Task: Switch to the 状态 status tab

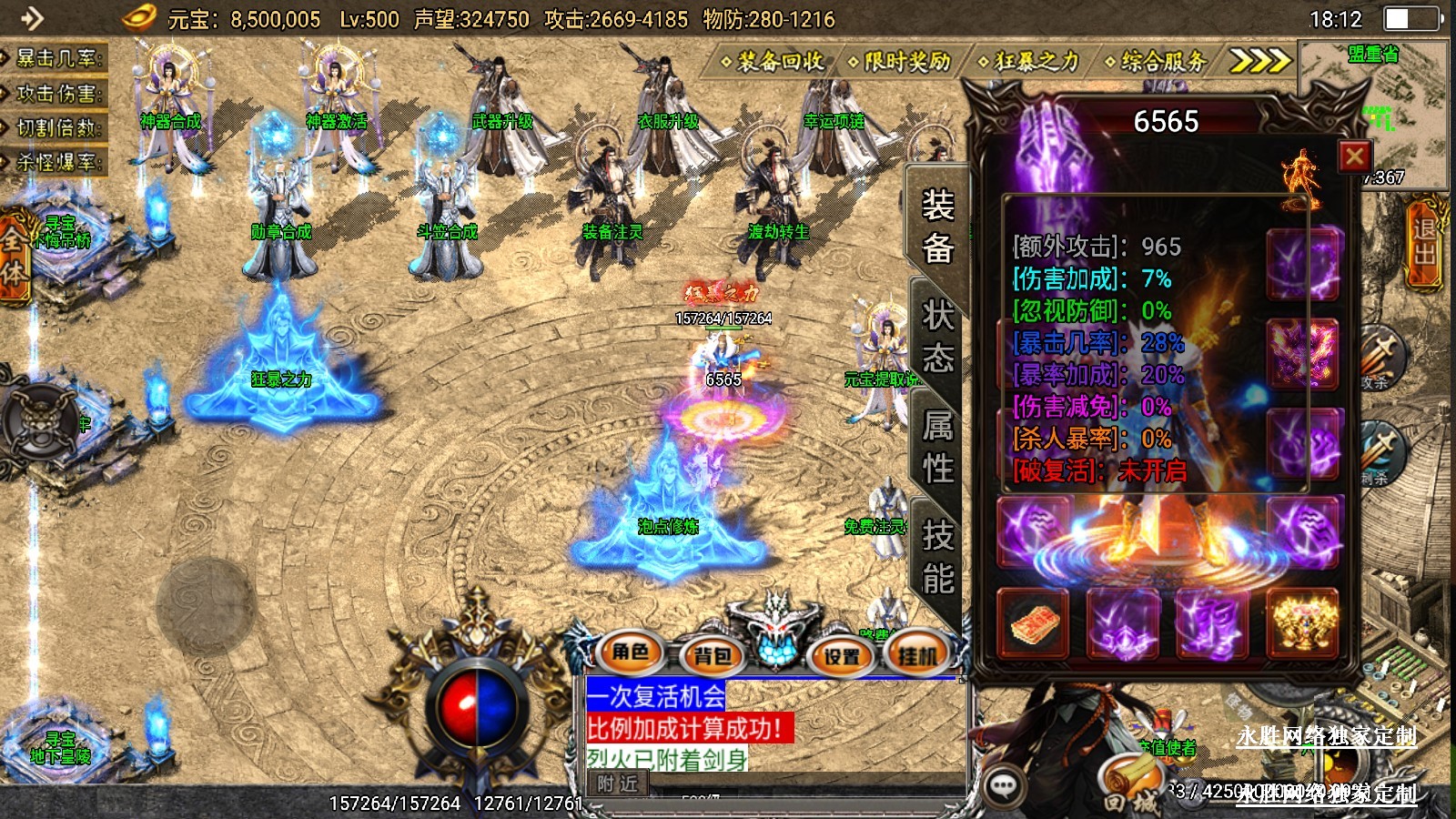Action: (x=937, y=337)
